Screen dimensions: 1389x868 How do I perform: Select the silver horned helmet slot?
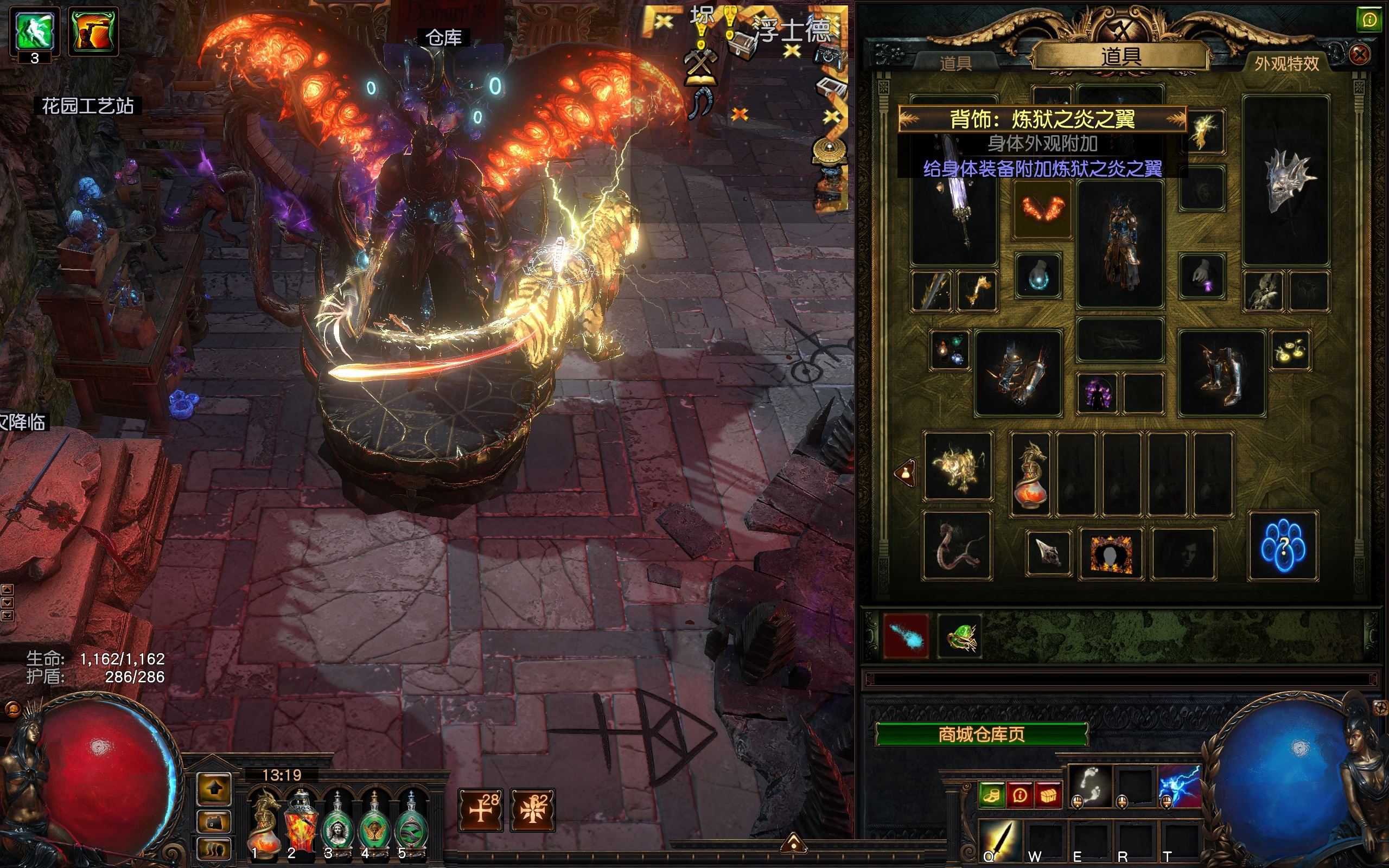tap(1286, 181)
